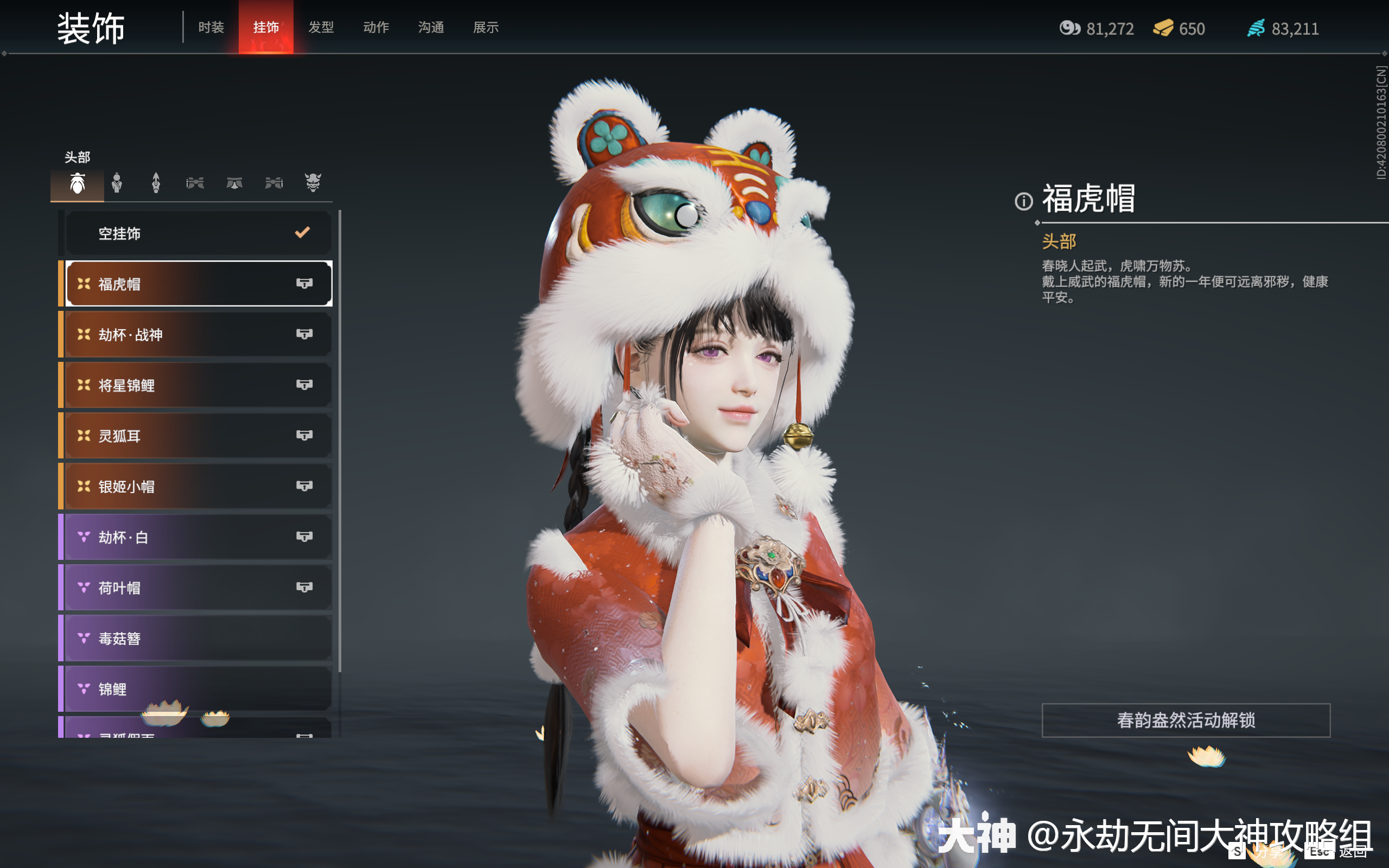The width and height of the screenshot is (1389, 868).
Task: Open the body pendant slot icon
Action: pyautogui.click(x=117, y=184)
